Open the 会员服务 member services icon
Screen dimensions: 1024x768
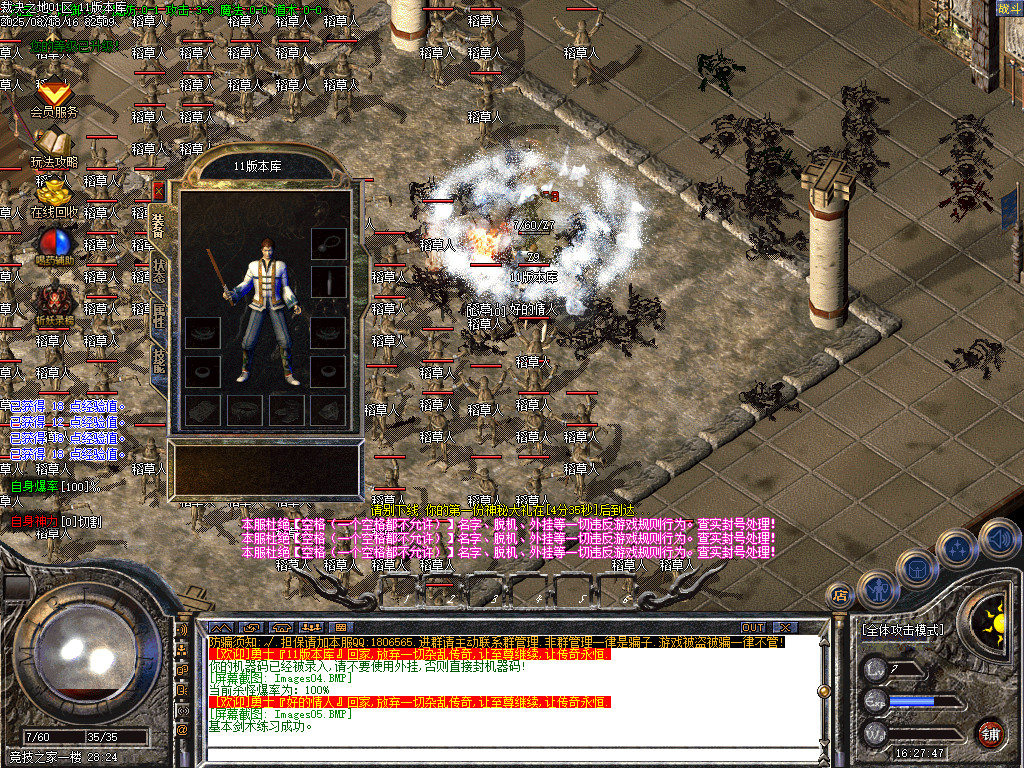(x=53, y=97)
